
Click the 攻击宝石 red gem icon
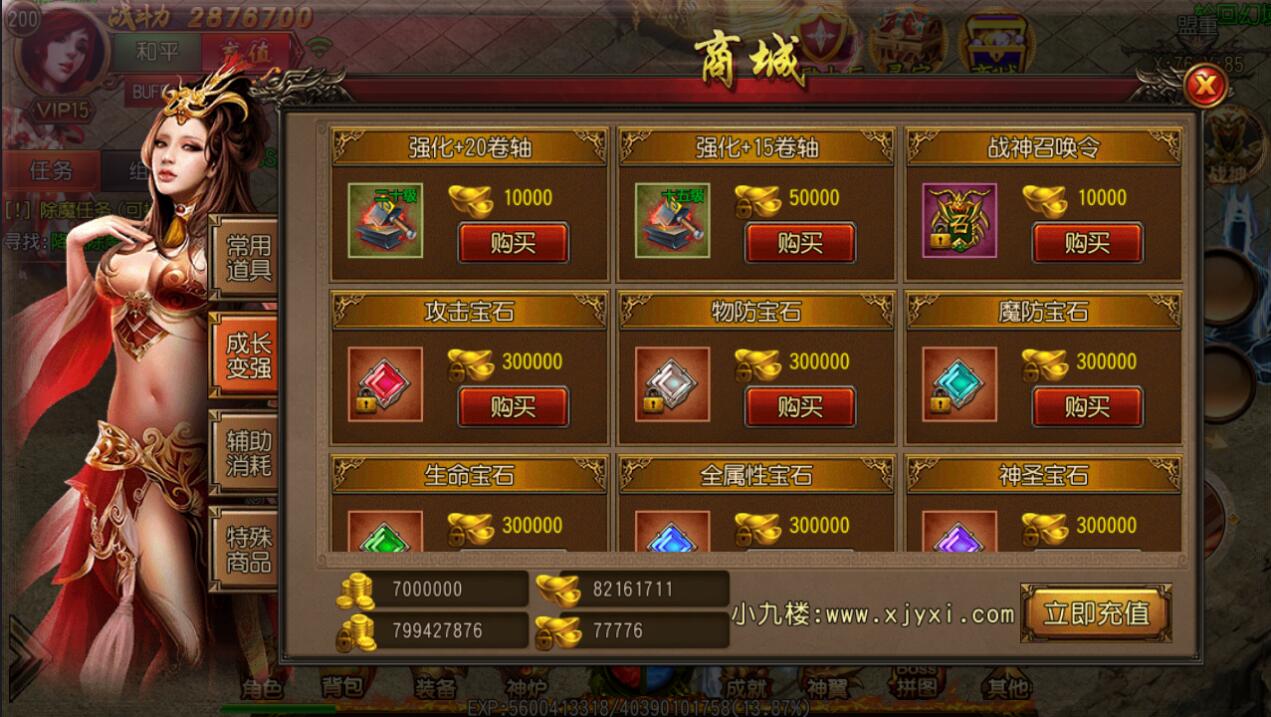pos(385,384)
